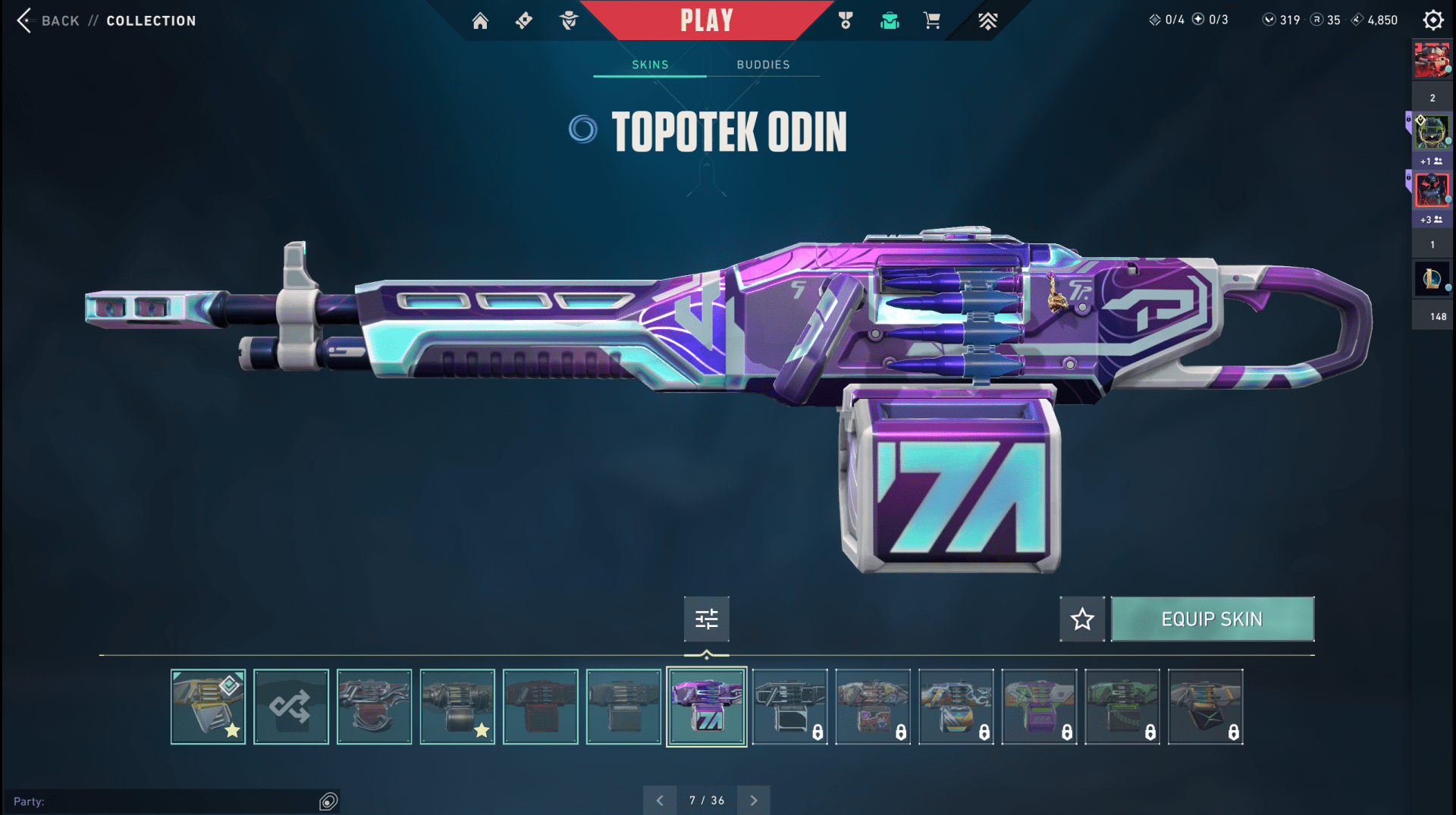The image size is (1456, 815).
Task: Switch to the Buddies tab
Action: (x=763, y=64)
